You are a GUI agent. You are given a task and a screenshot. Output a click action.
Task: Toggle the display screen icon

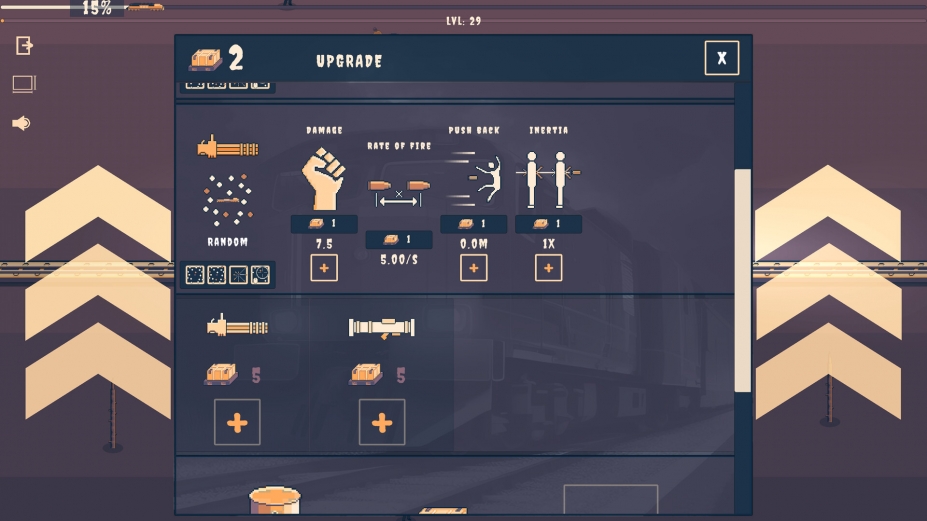click(x=24, y=85)
